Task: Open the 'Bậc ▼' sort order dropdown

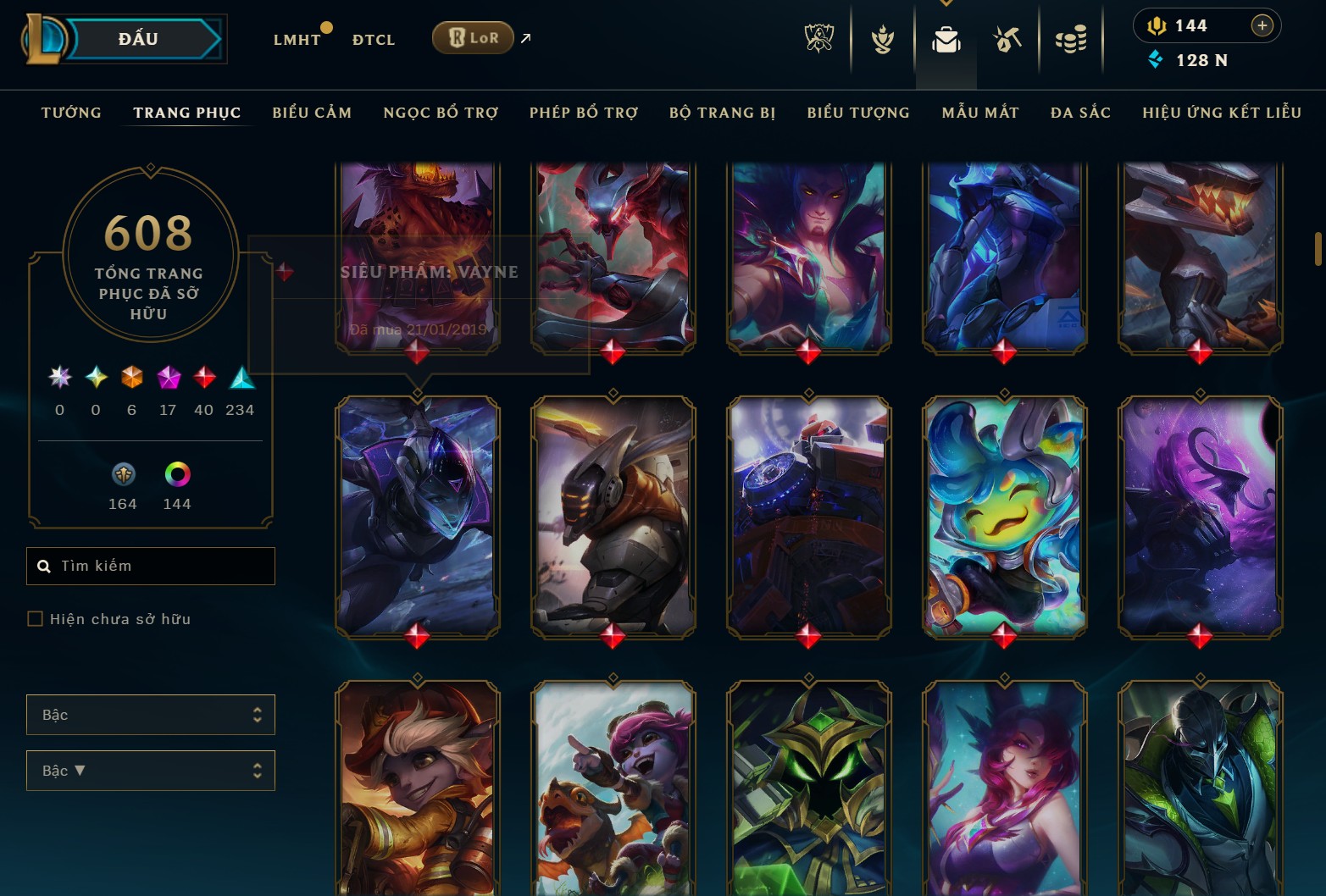Action: (151, 771)
